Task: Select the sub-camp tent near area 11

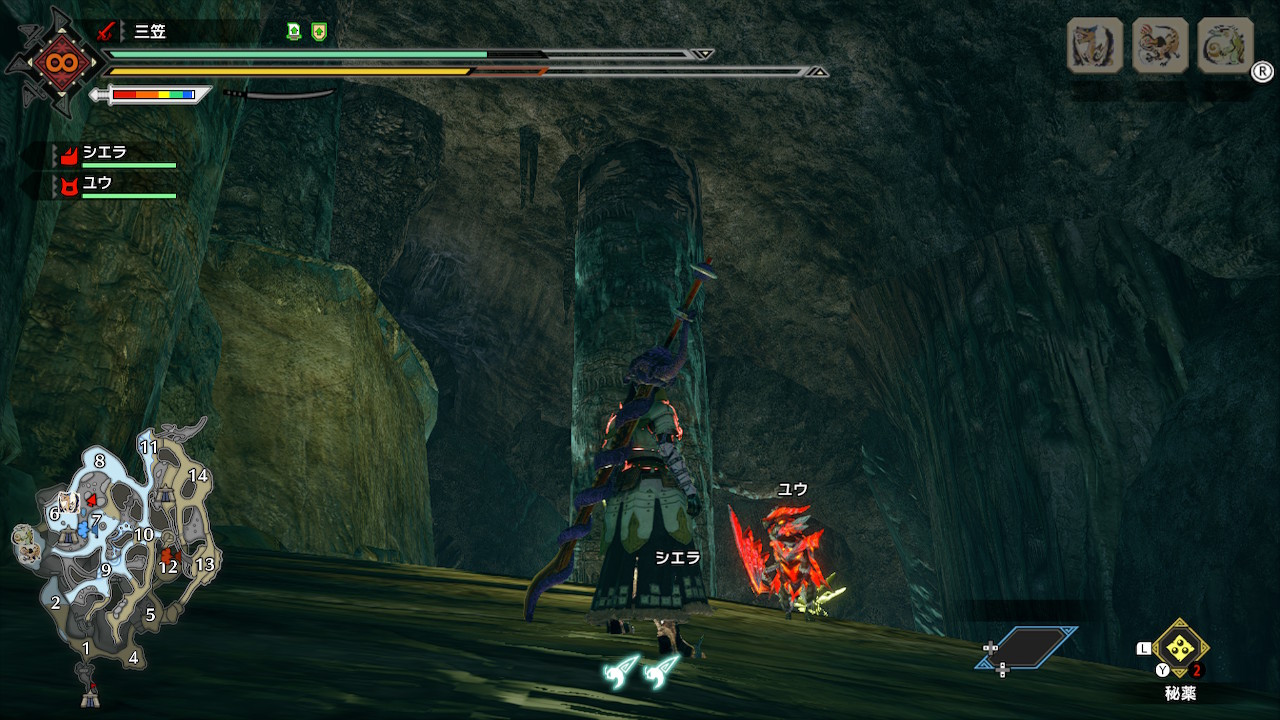Action: pos(166,494)
